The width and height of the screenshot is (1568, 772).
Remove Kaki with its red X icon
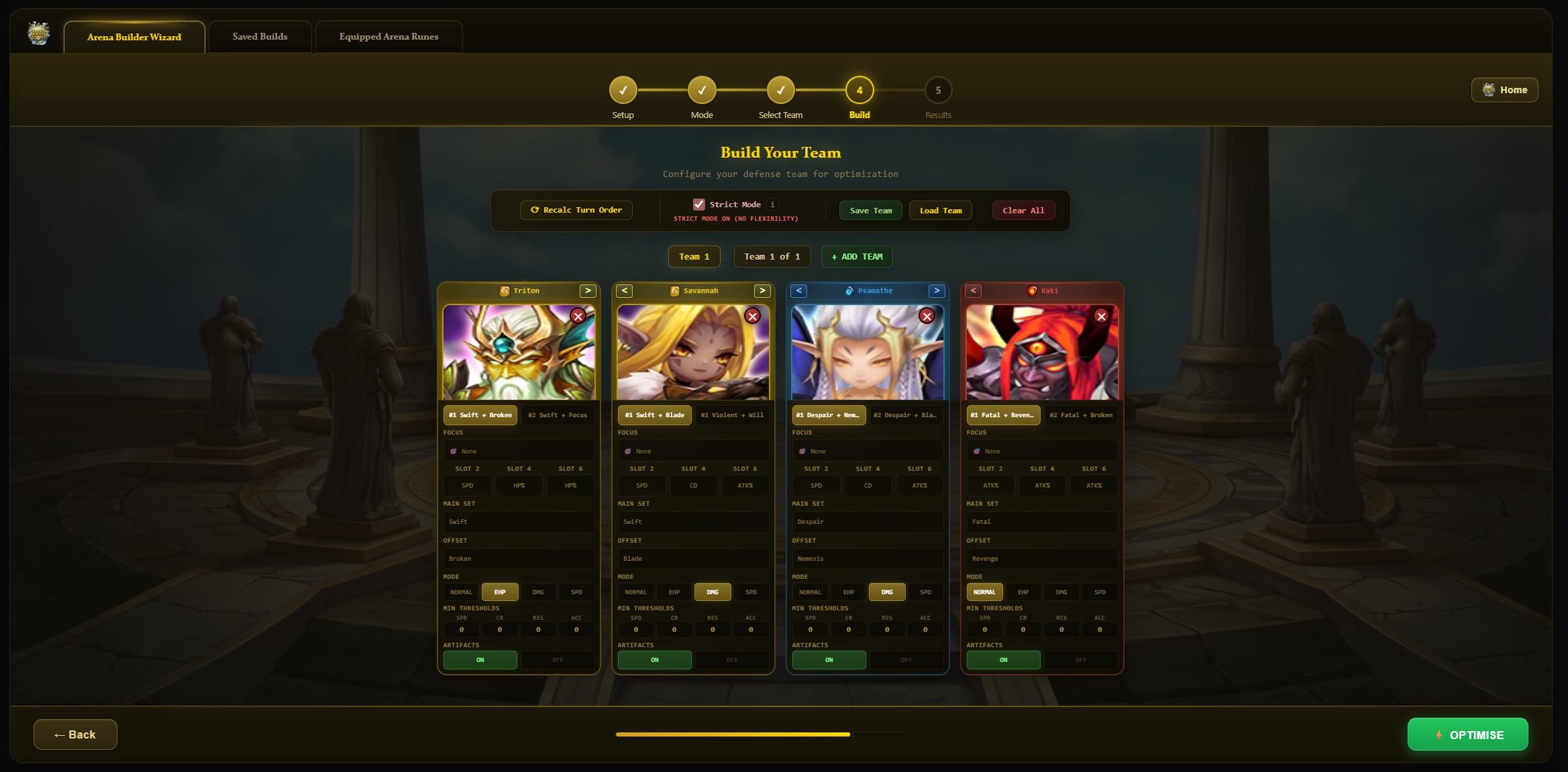(x=1101, y=316)
